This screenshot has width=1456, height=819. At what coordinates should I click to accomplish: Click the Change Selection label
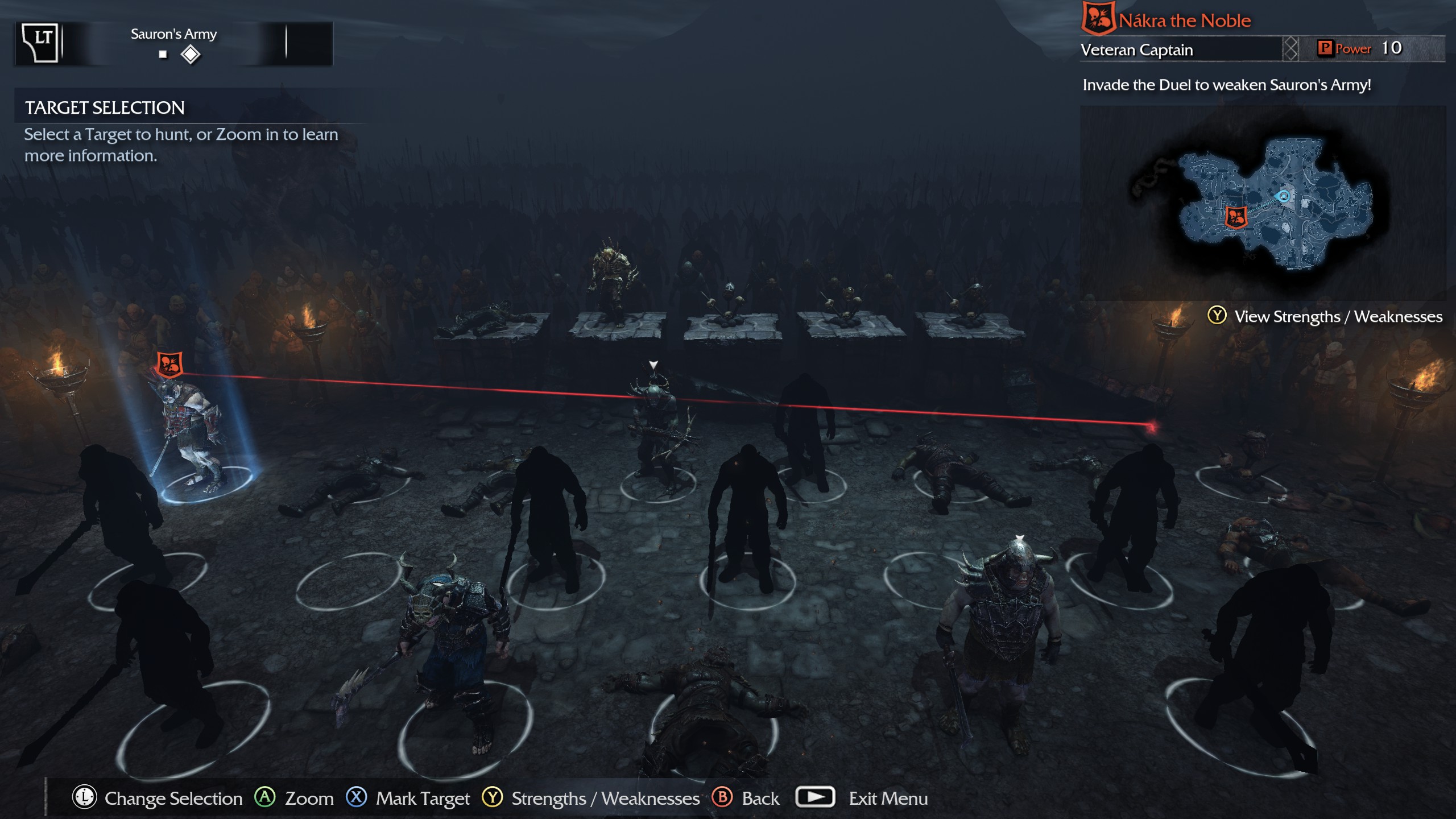click(x=173, y=799)
